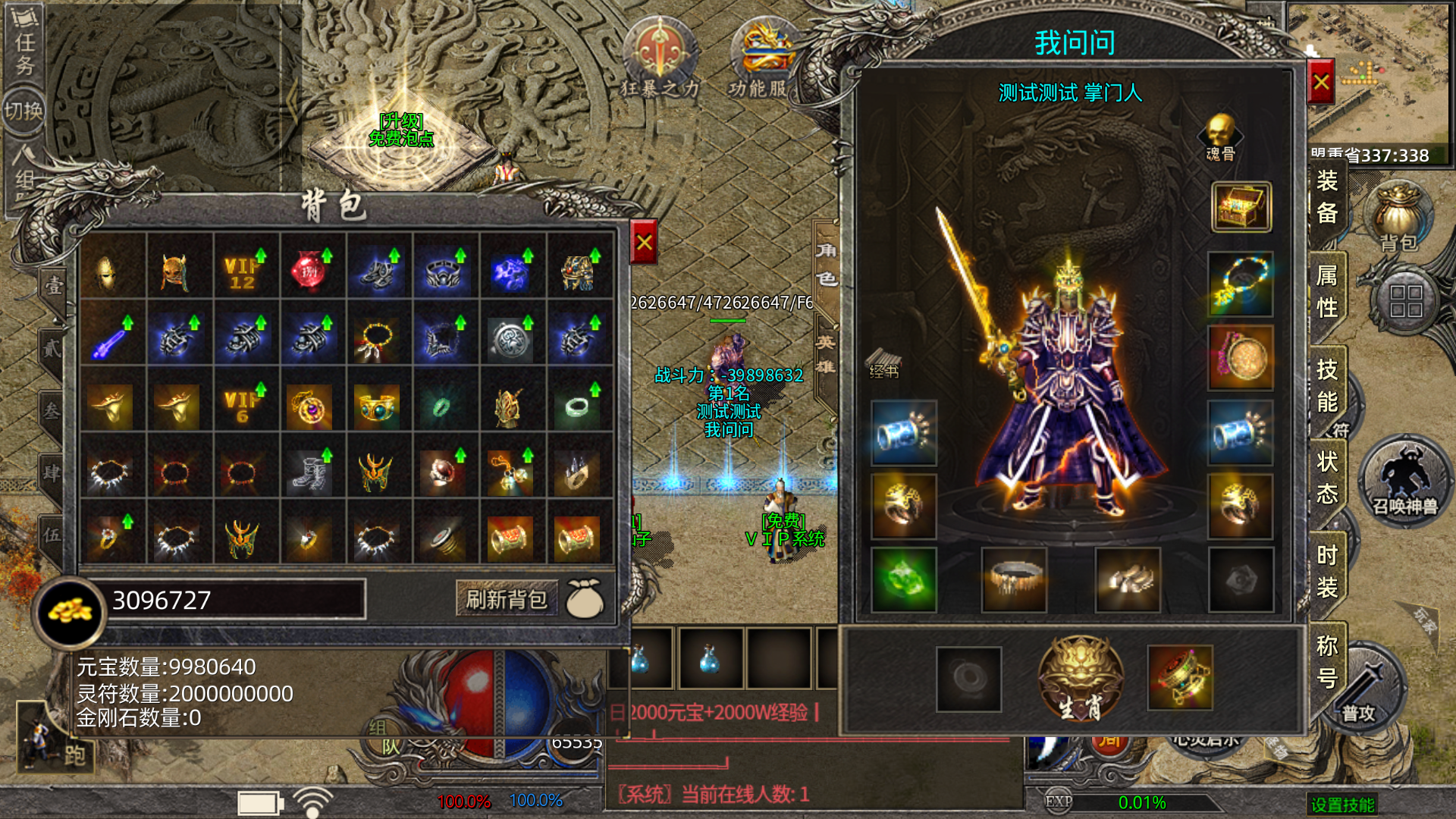Switch to the 时装 fashion tab
Screen dimensions: 1456x819
click(x=1327, y=571)
